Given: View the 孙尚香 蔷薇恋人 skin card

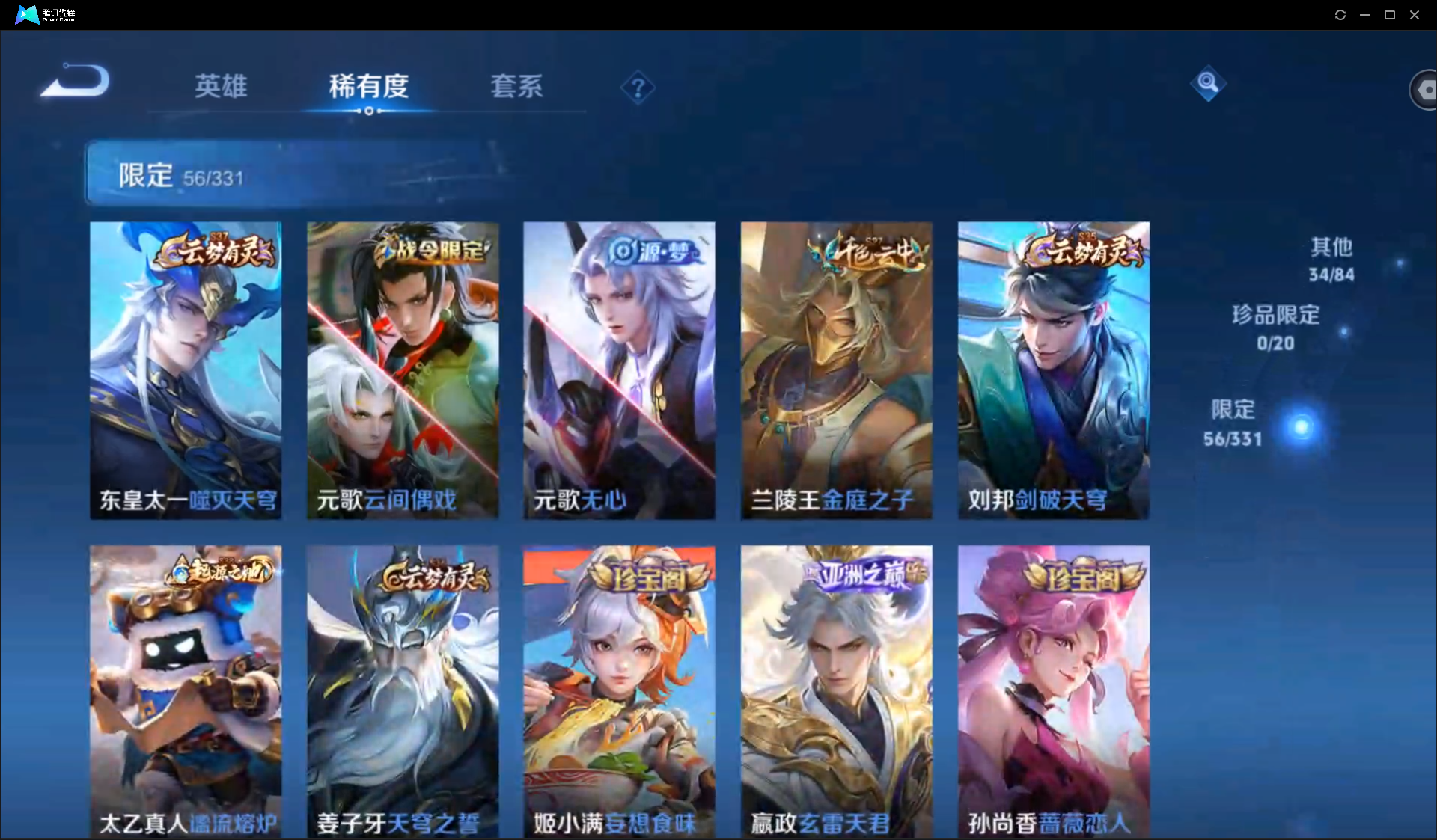Looking at the screenshot, I should coord(1053,691).
